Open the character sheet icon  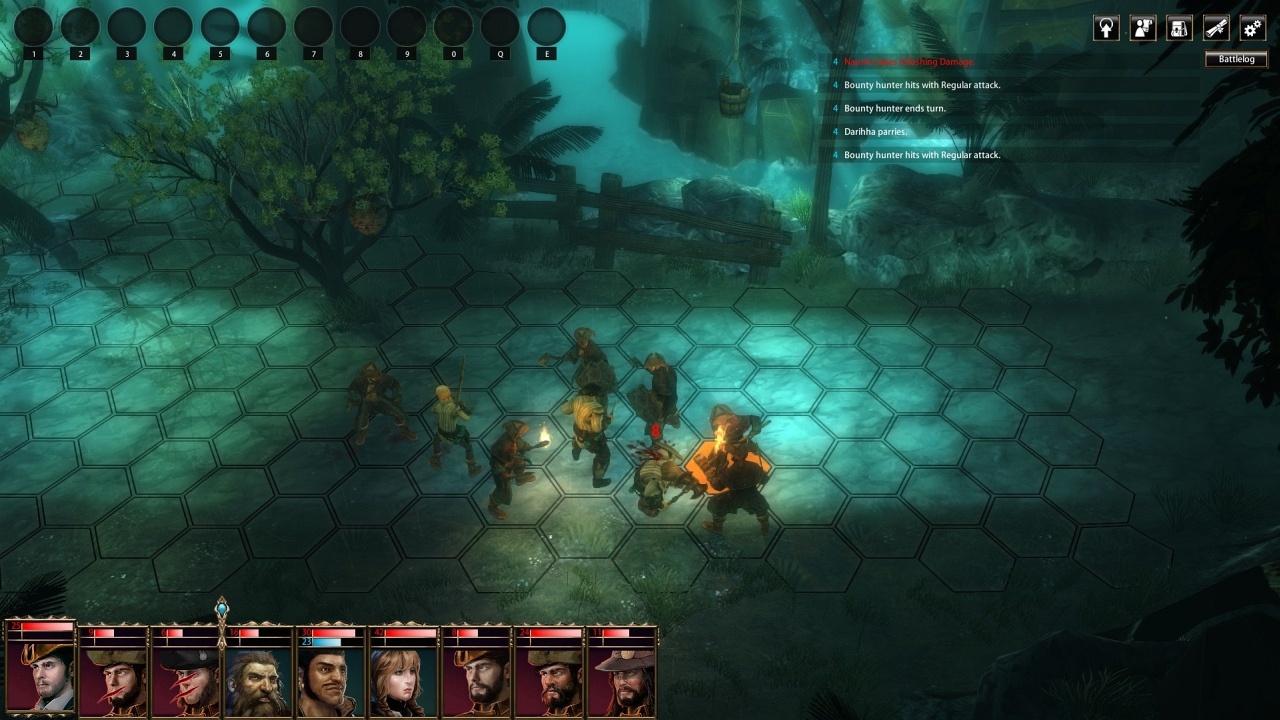[x=1143, y=28]
